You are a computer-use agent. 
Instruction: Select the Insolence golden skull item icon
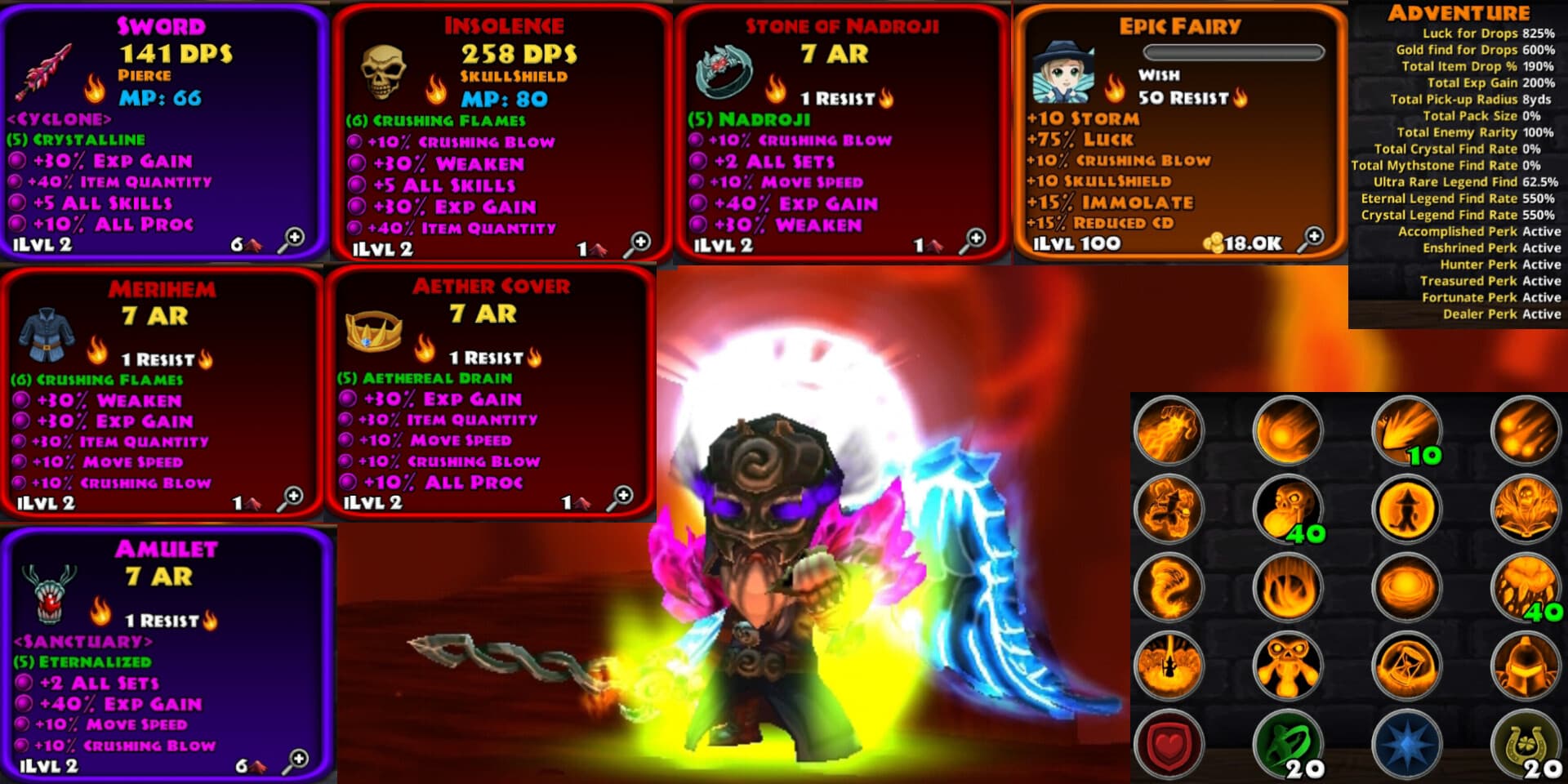(x=383, y=71)
